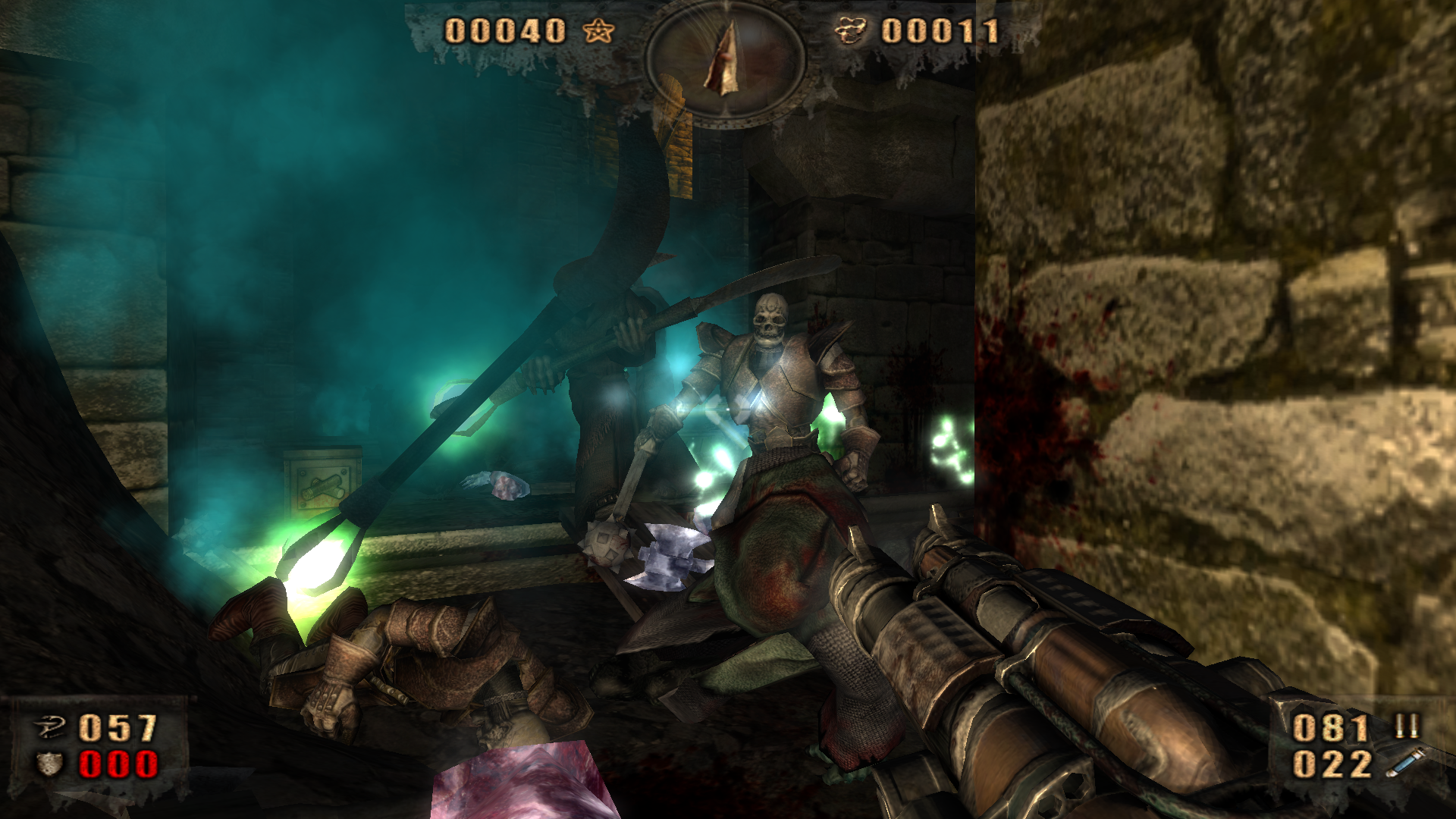Screen dimensions: 1456x819
Task: Click the secondary ammo icon beside 022
Action: click(1404, 763)
